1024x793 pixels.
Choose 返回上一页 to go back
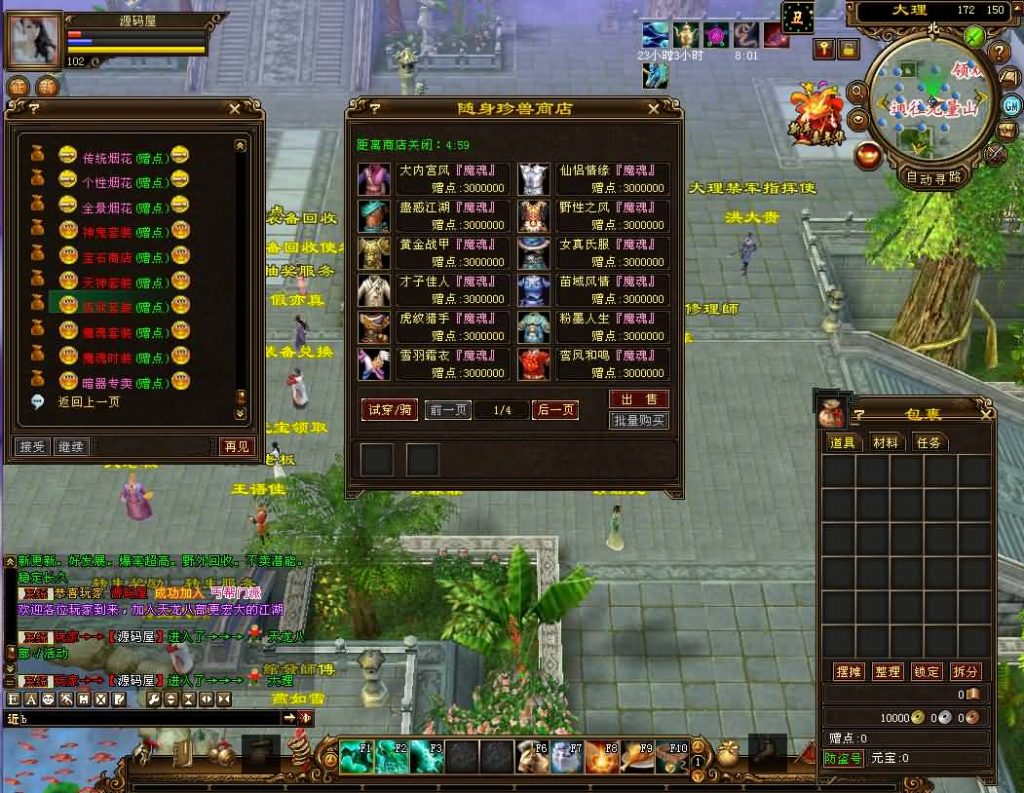pos(89,402)
